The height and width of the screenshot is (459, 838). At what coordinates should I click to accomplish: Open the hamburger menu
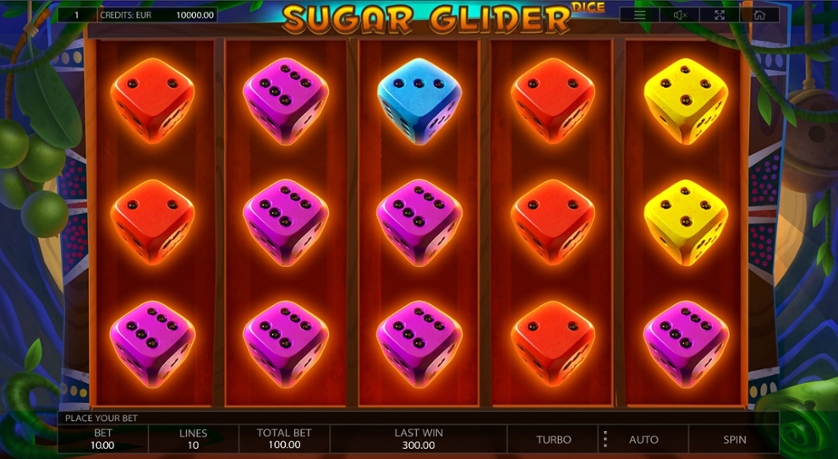tap(640, 15)
